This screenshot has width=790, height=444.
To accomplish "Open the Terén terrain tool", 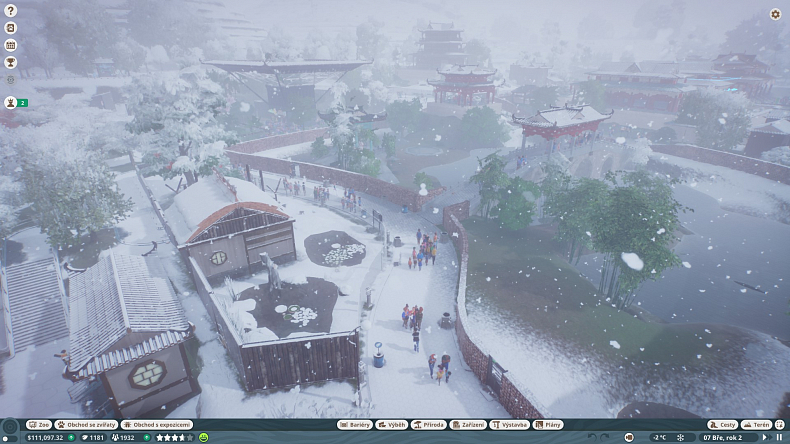I will [757, 425].
